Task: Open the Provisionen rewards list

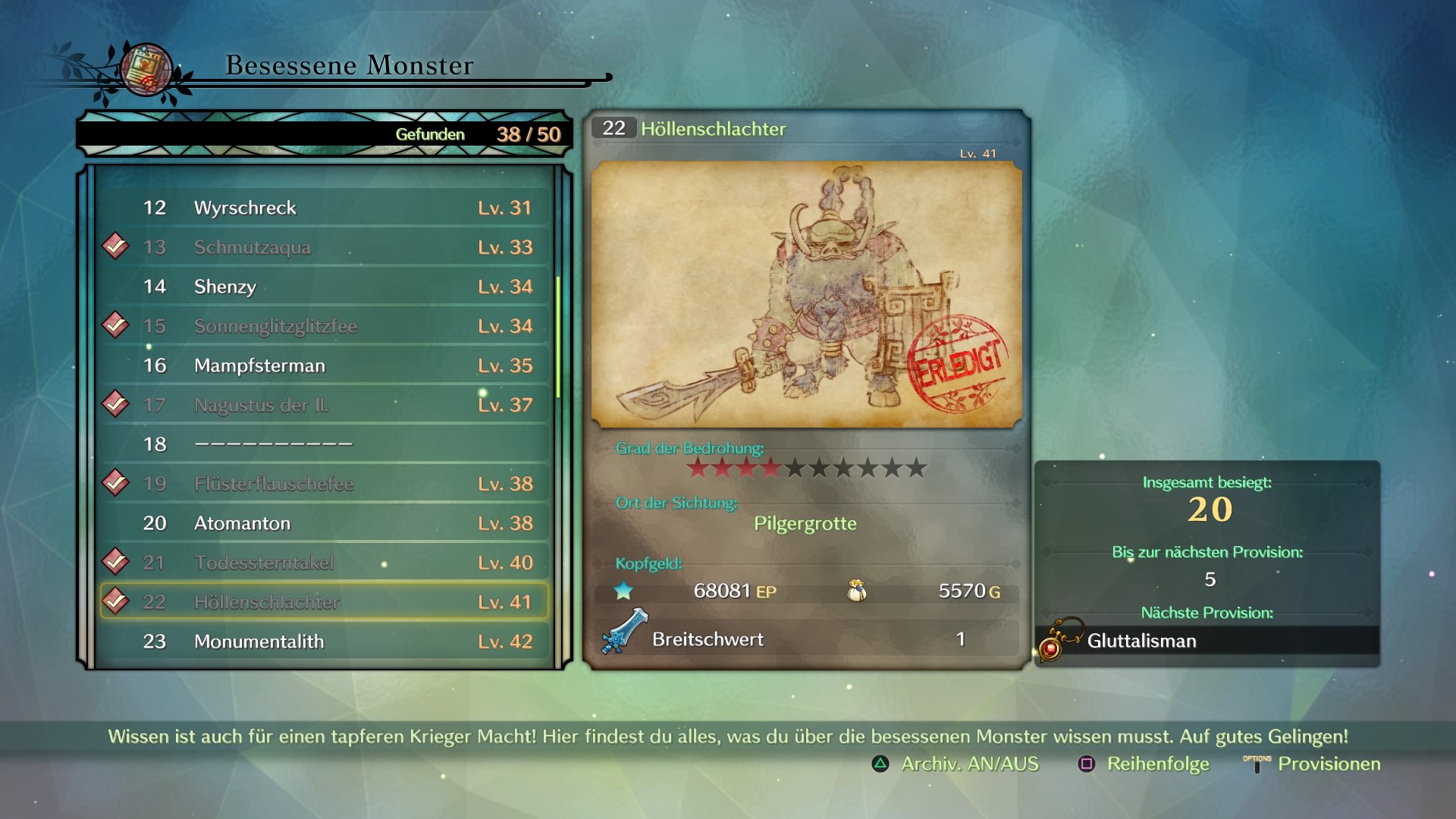Action: [x=1313, y=764]
